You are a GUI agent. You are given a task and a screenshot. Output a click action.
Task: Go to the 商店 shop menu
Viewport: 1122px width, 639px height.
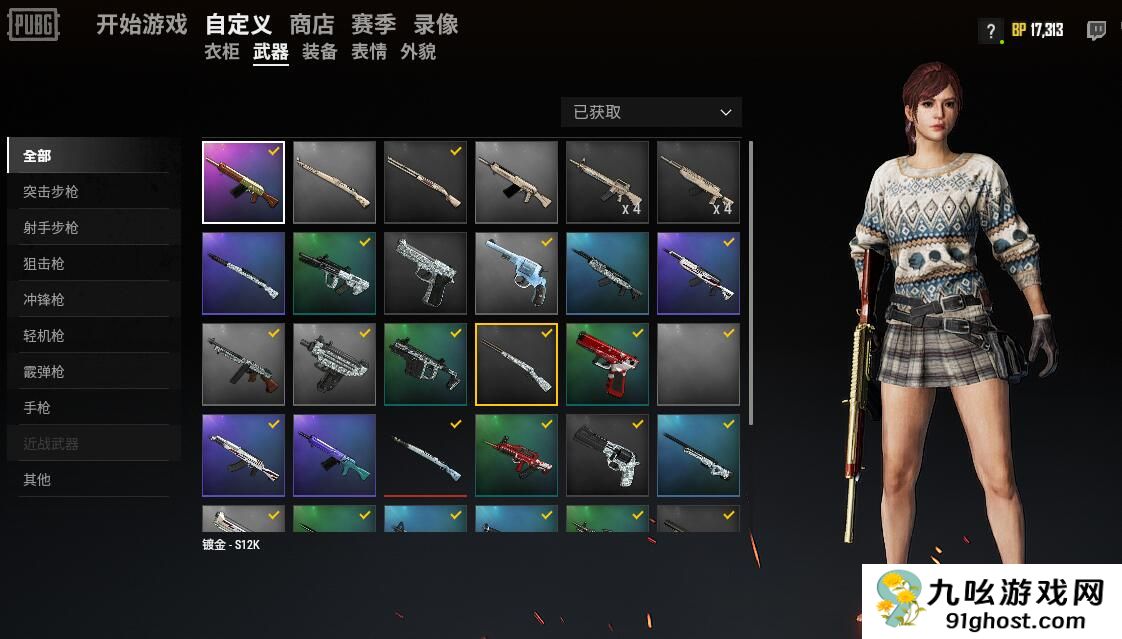tap(311, 25)
